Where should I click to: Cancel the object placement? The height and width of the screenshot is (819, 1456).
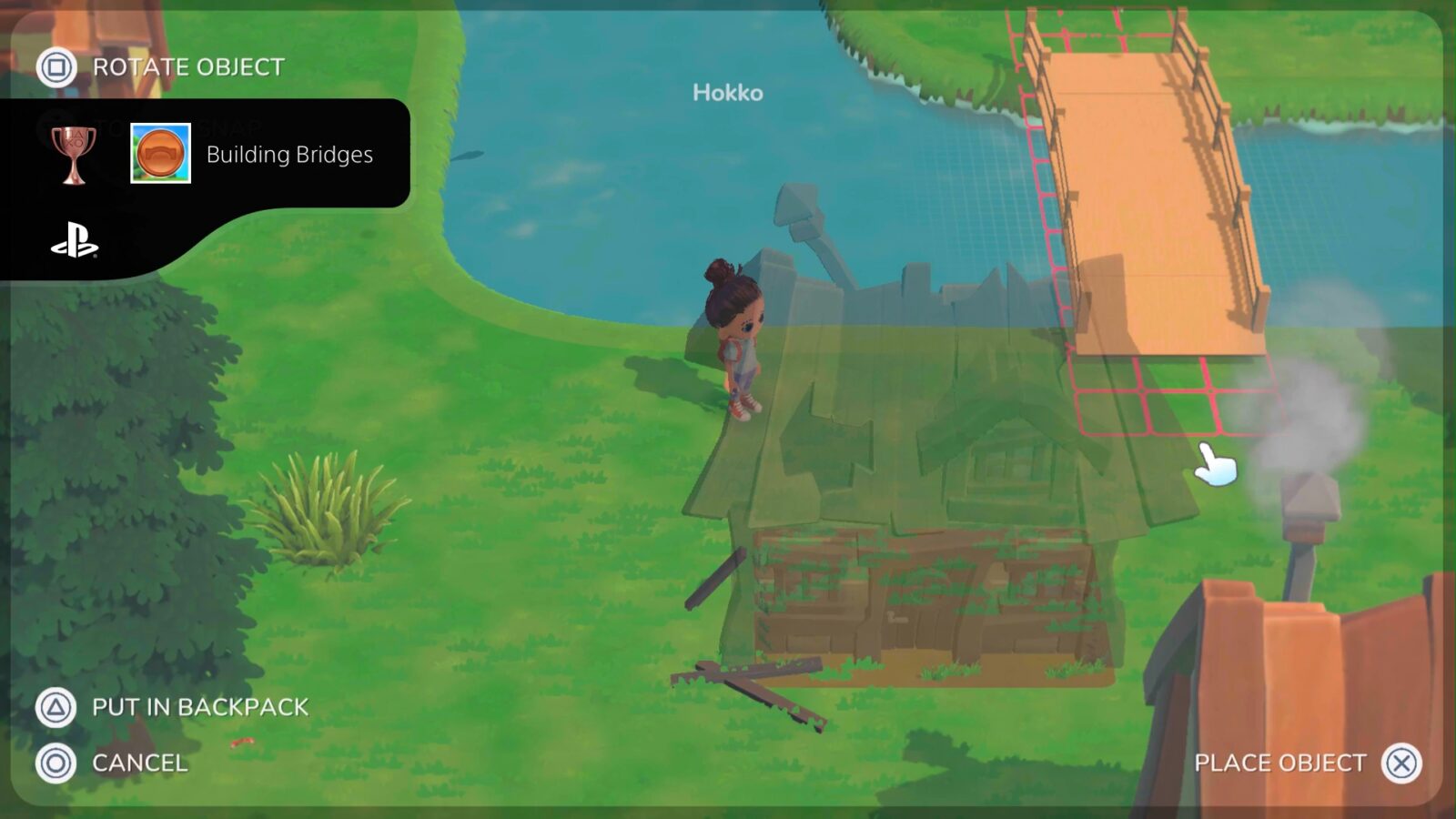coord(138,763)
